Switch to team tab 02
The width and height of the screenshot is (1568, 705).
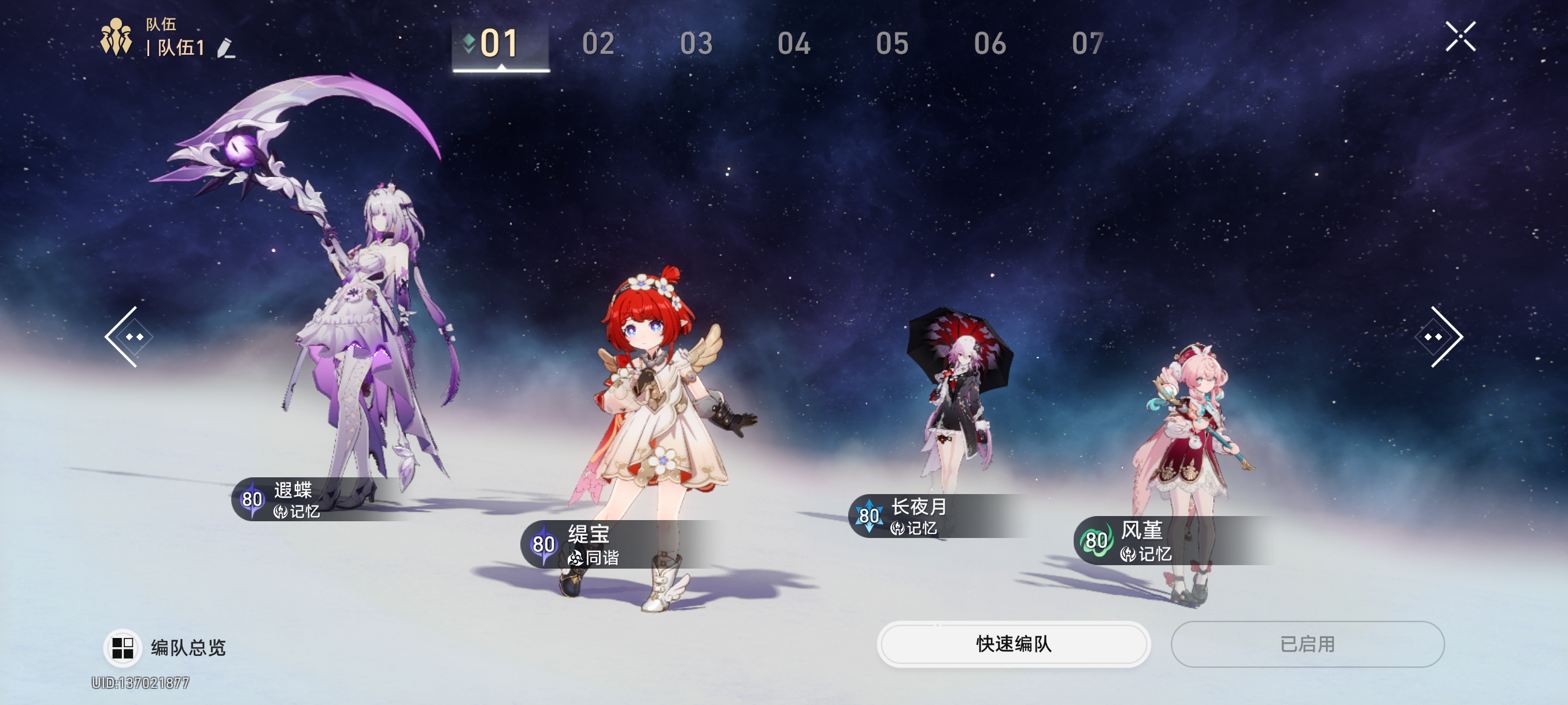click(x=598, y=44)
